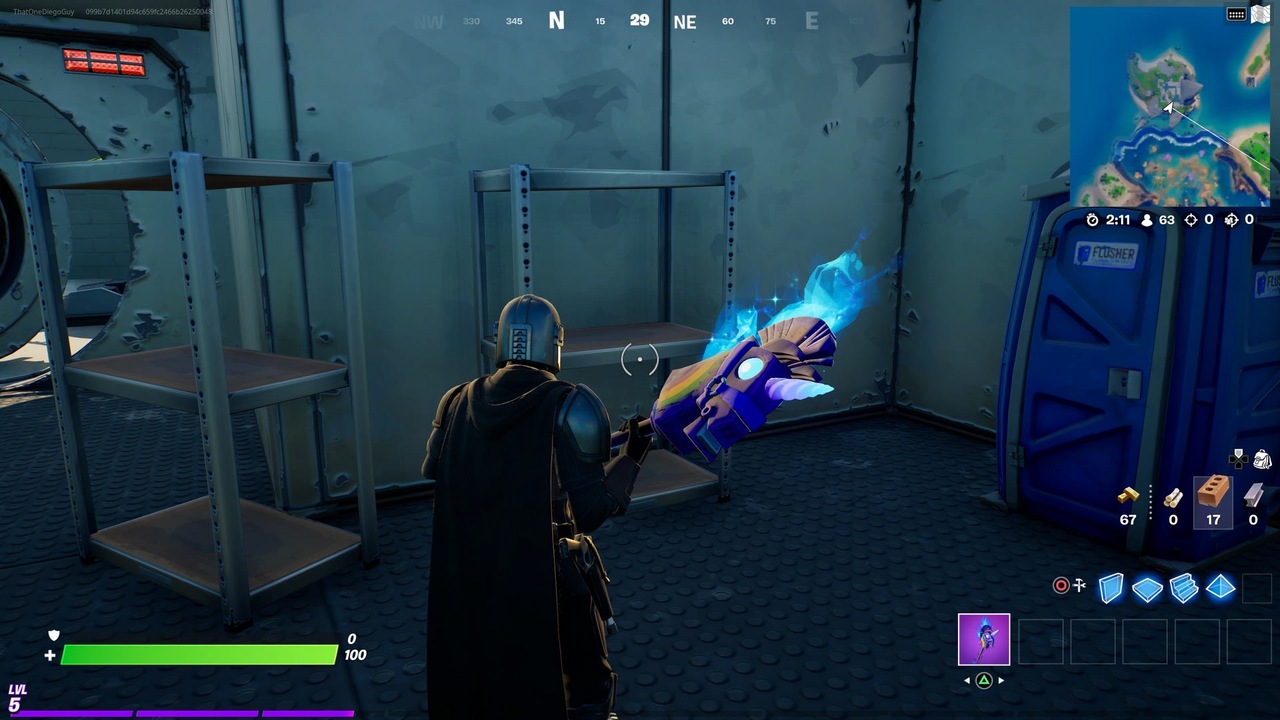
Task: Click the squad eliminations icon
Action: [x=1233, y=220]
